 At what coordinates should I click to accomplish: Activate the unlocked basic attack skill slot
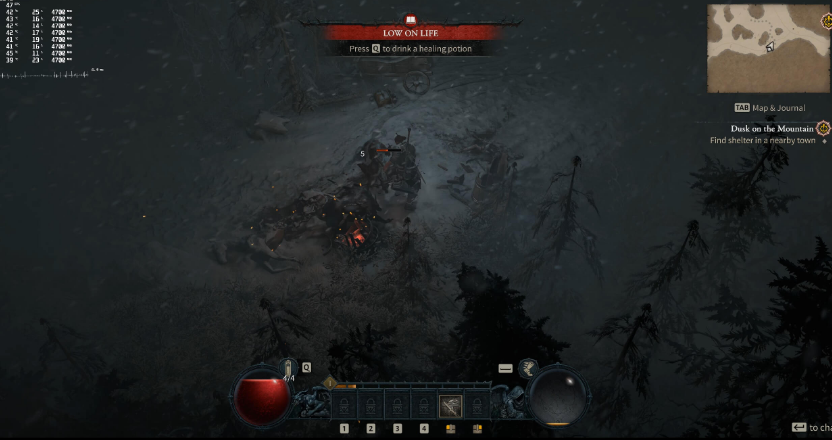451,406
